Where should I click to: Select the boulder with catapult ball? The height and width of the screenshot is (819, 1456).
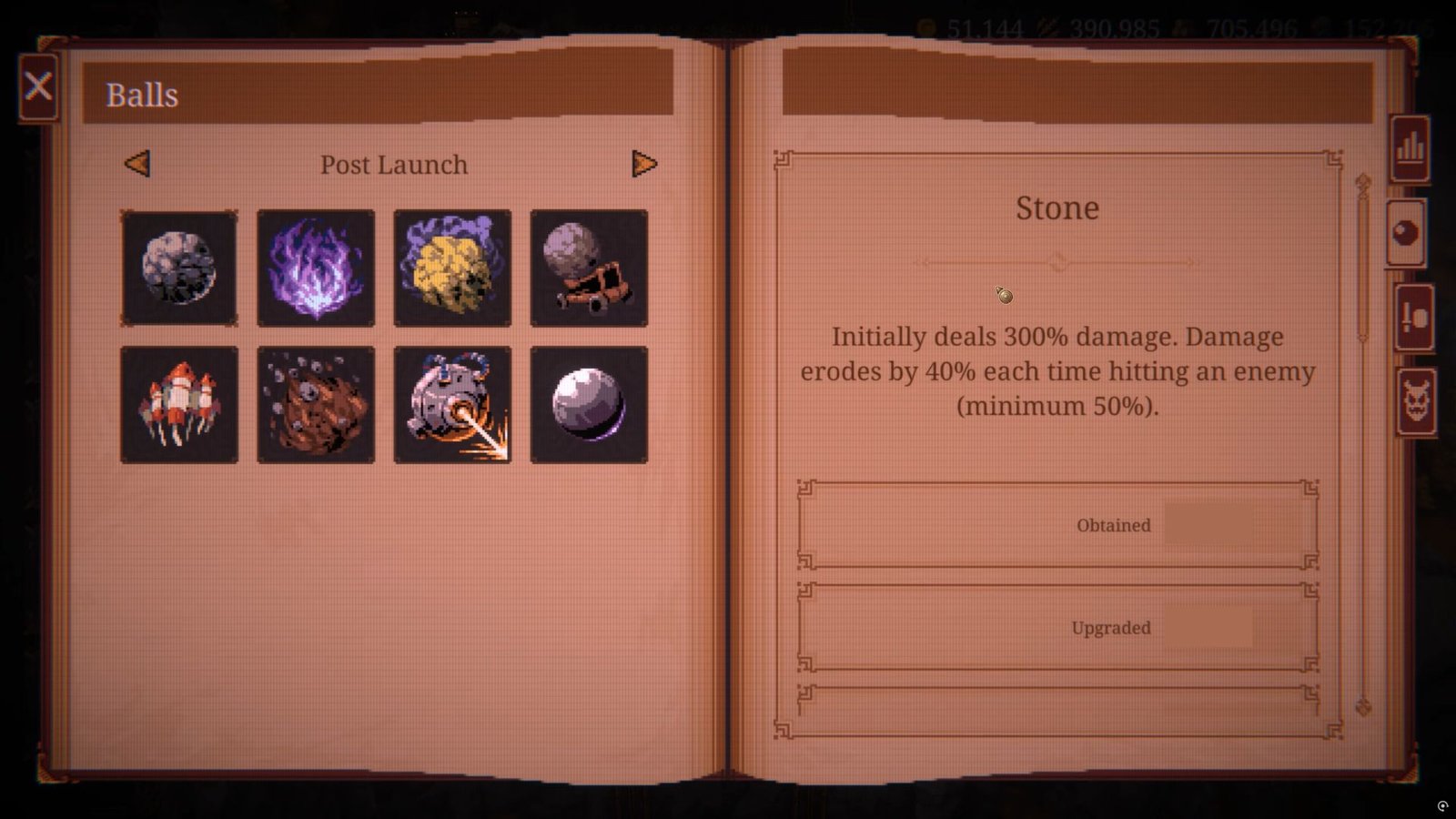589,268
